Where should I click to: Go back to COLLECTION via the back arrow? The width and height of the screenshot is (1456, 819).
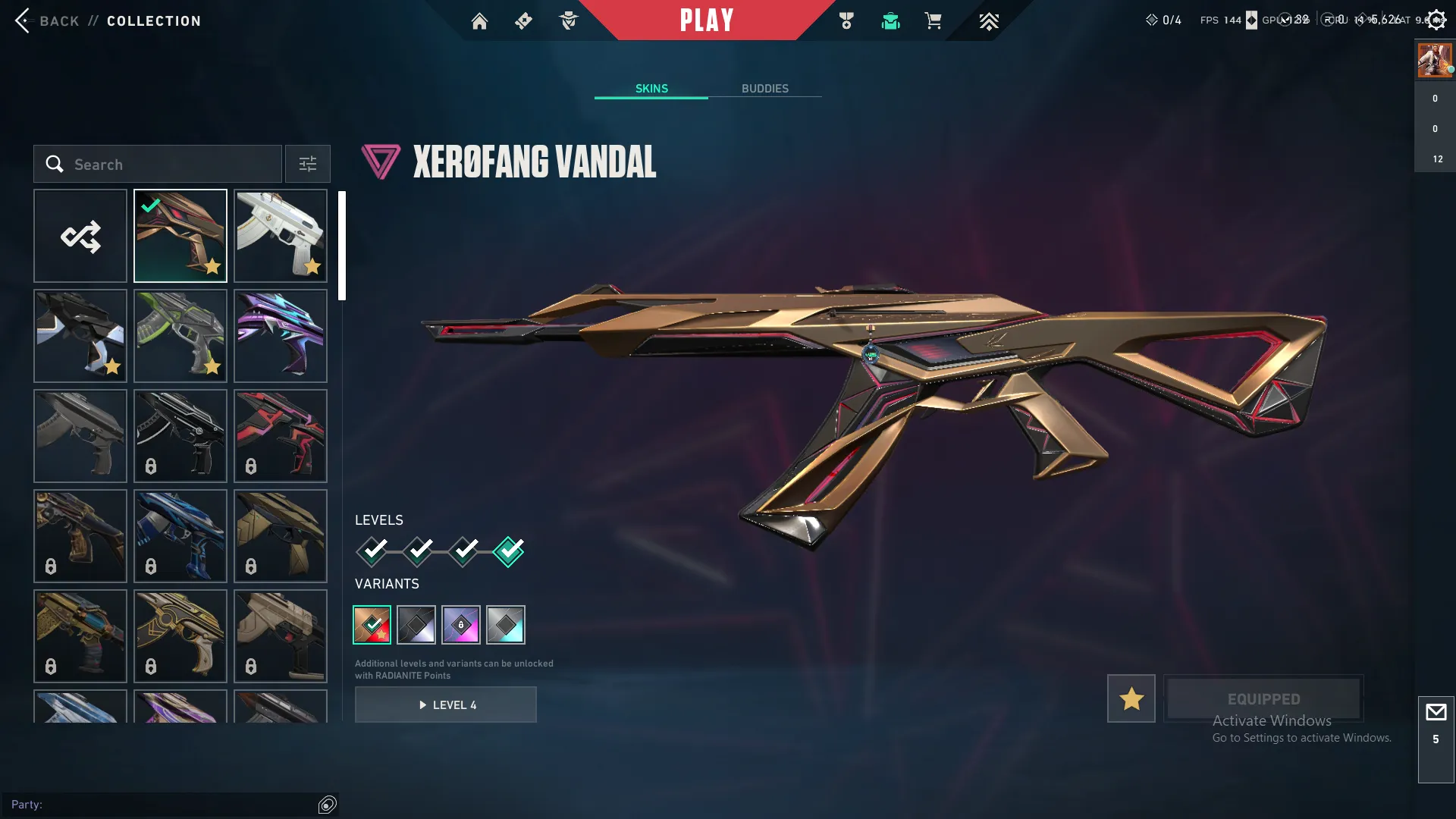pos(24,20)
